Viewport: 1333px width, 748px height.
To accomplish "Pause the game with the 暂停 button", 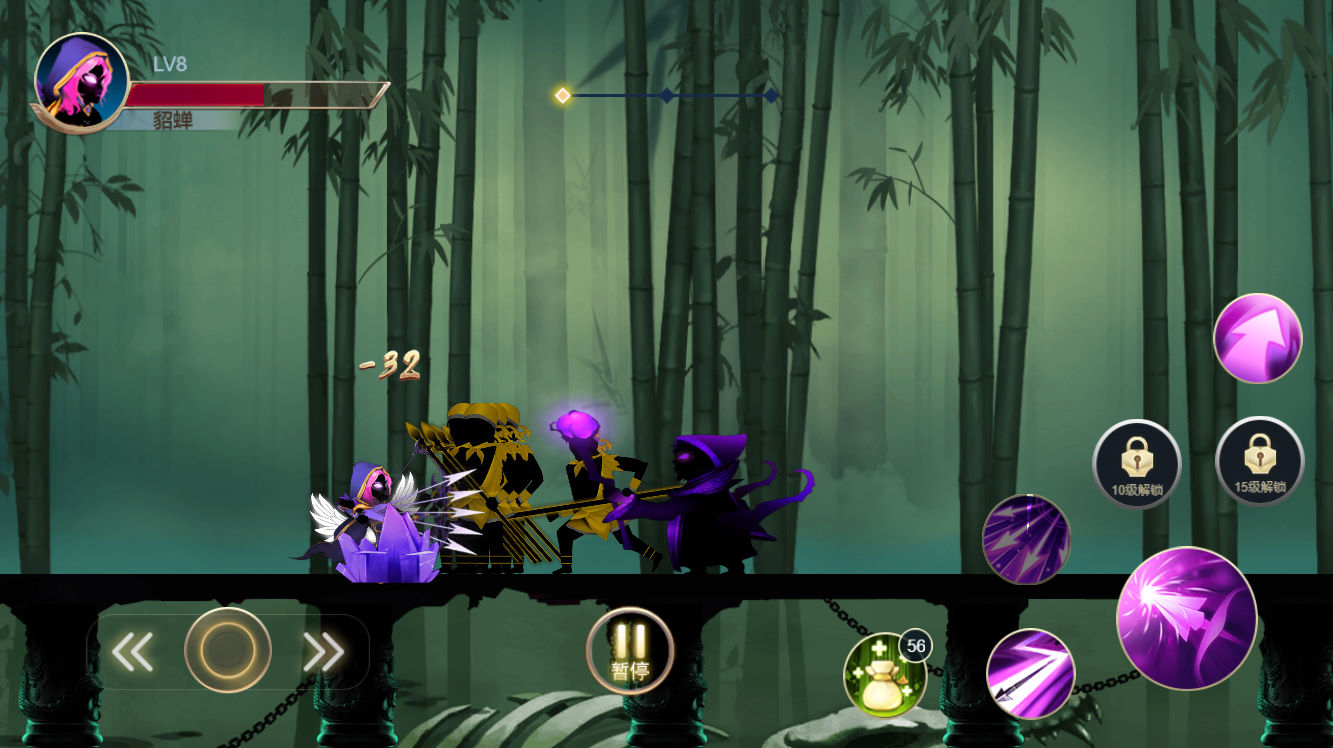I will click(630, 651).
